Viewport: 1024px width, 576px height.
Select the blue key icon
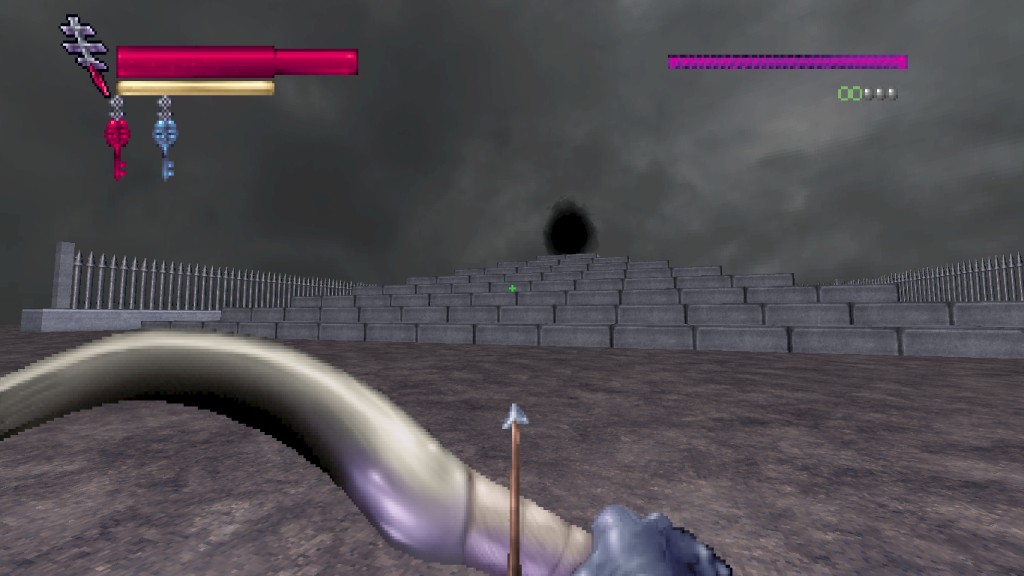(165, 141)
